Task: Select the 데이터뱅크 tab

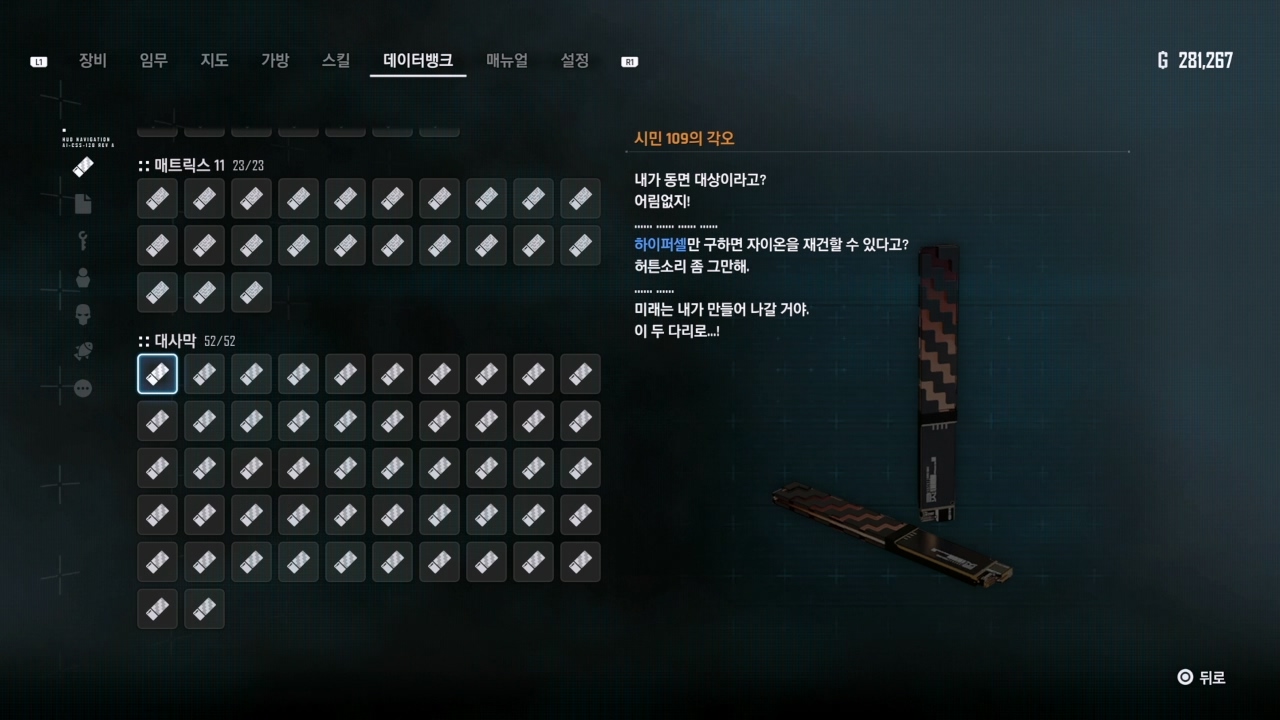Action: tap(418, 60)
